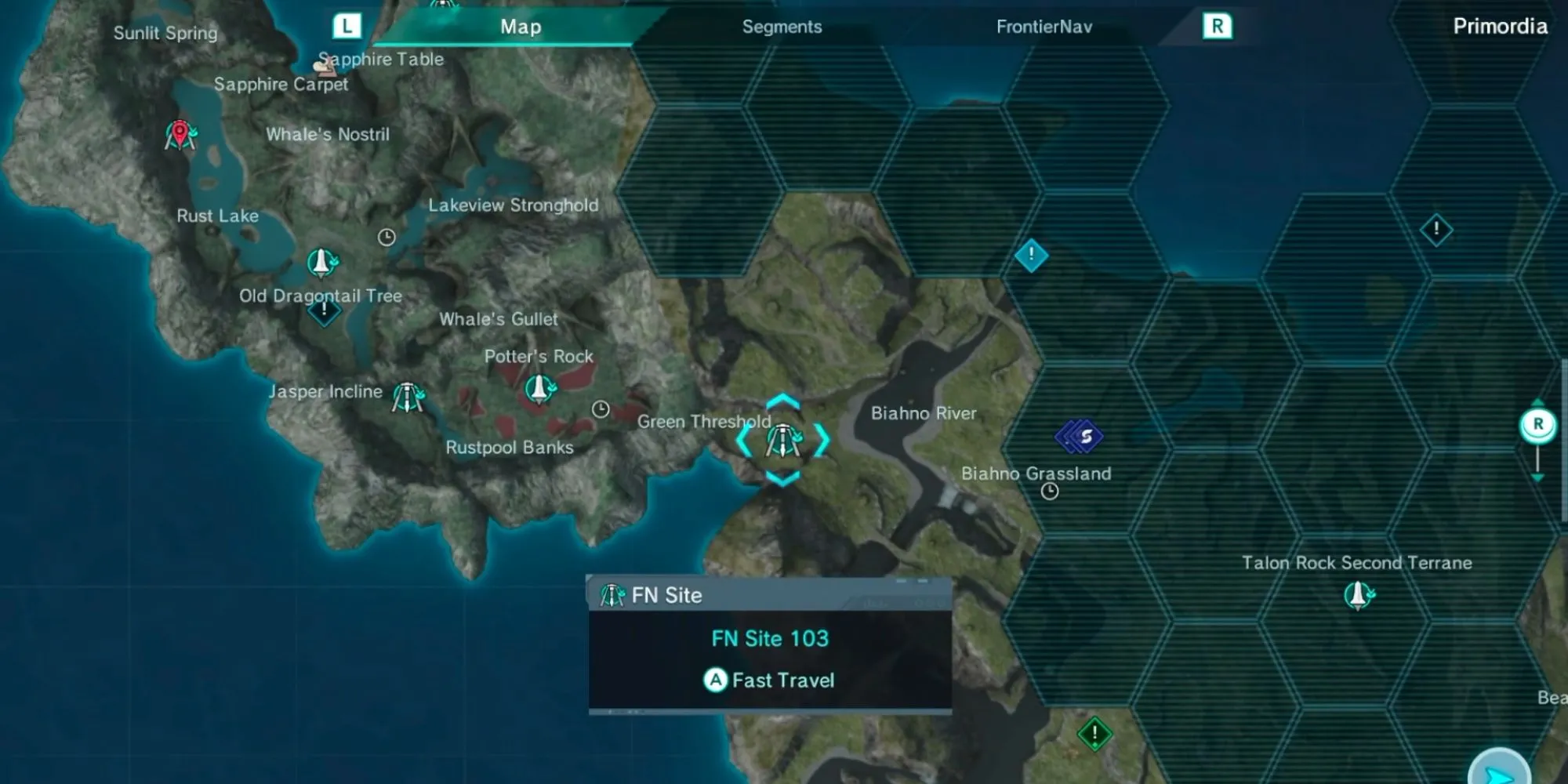Select the highlighted FN Site 103 probe marker

[782, 441]
